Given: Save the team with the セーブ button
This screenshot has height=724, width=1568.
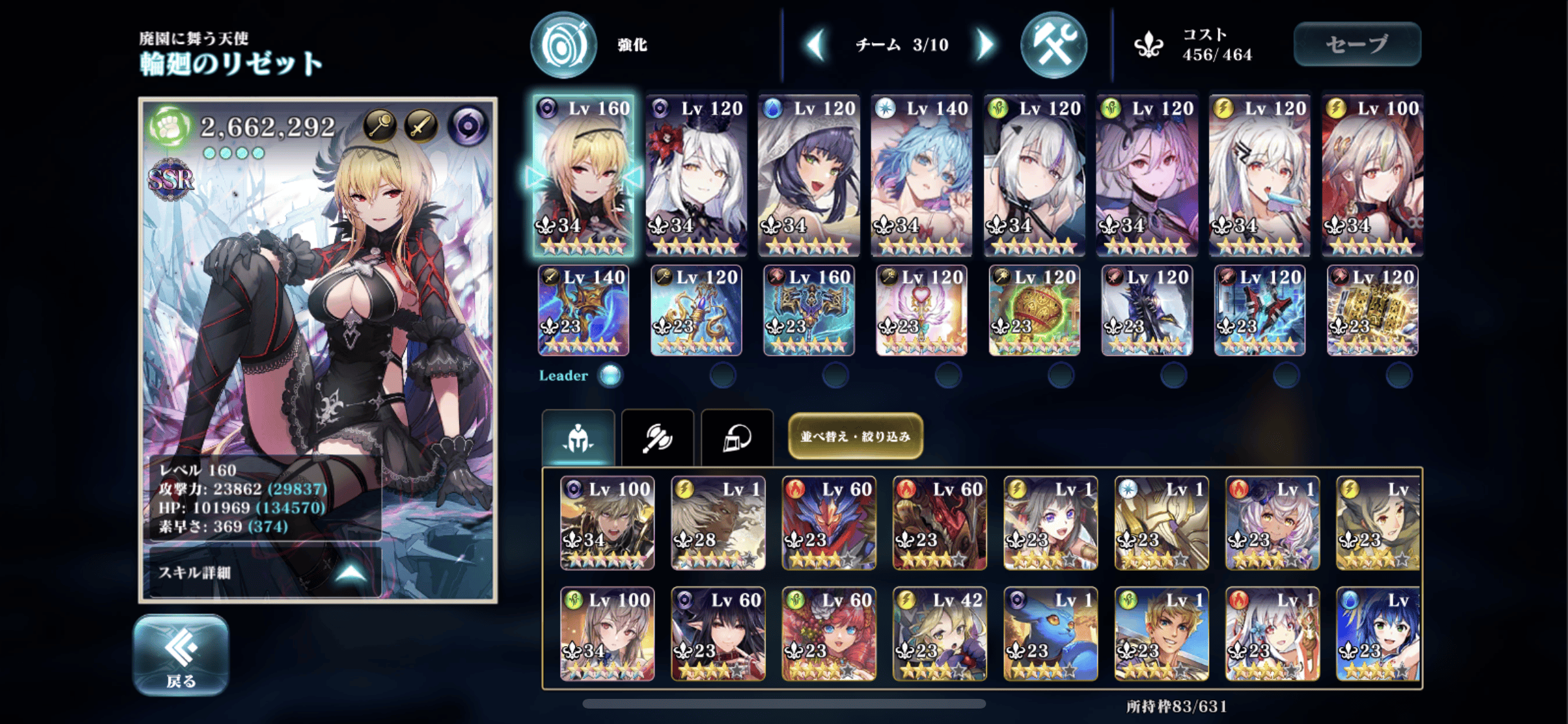Looking at the screenshot, I should (1357, 44).
